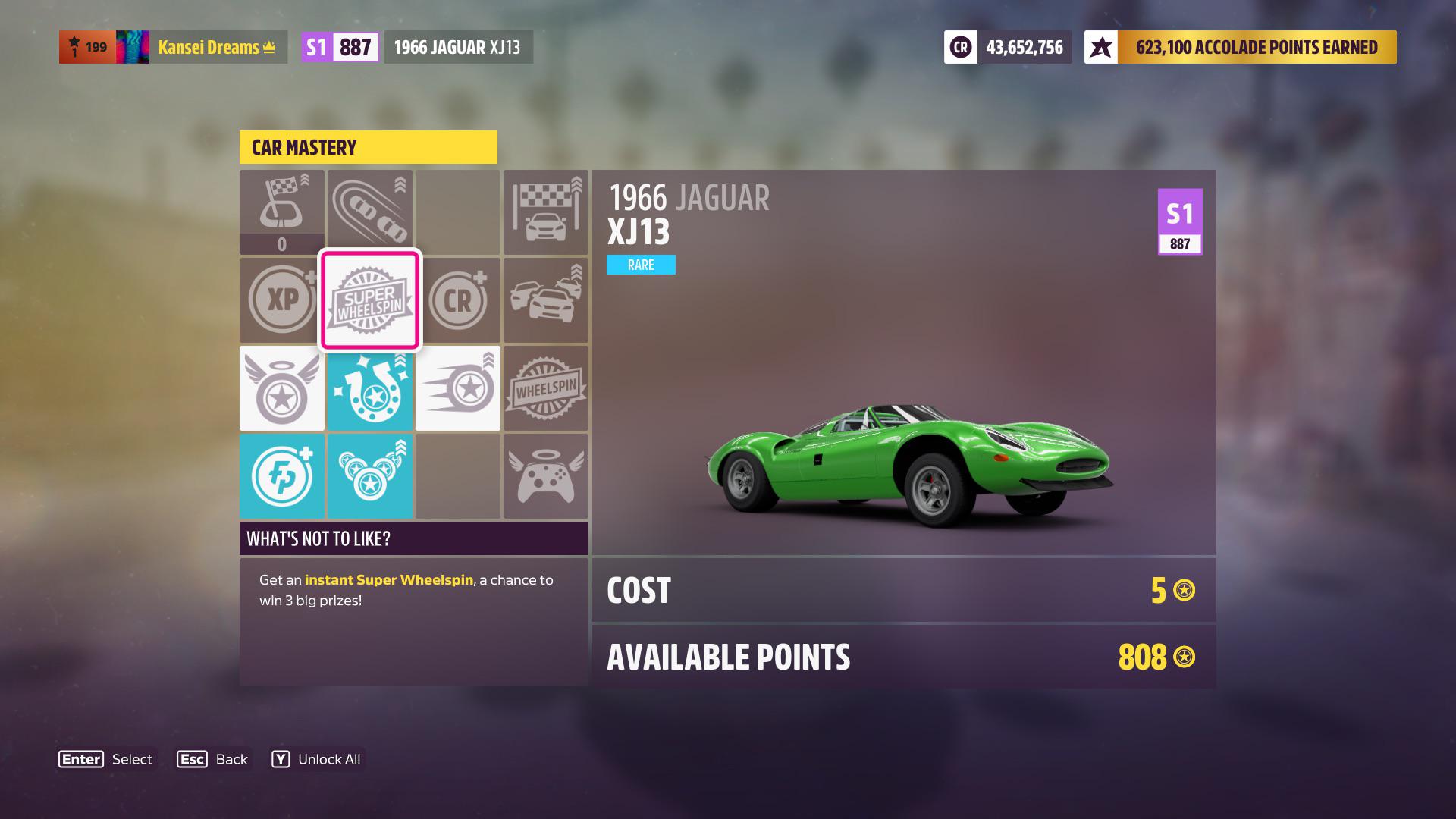The height and width of the screenshot is (819, 1456).
Task: Select the lucky horseshoe skill perk
Action: point(370,388)
